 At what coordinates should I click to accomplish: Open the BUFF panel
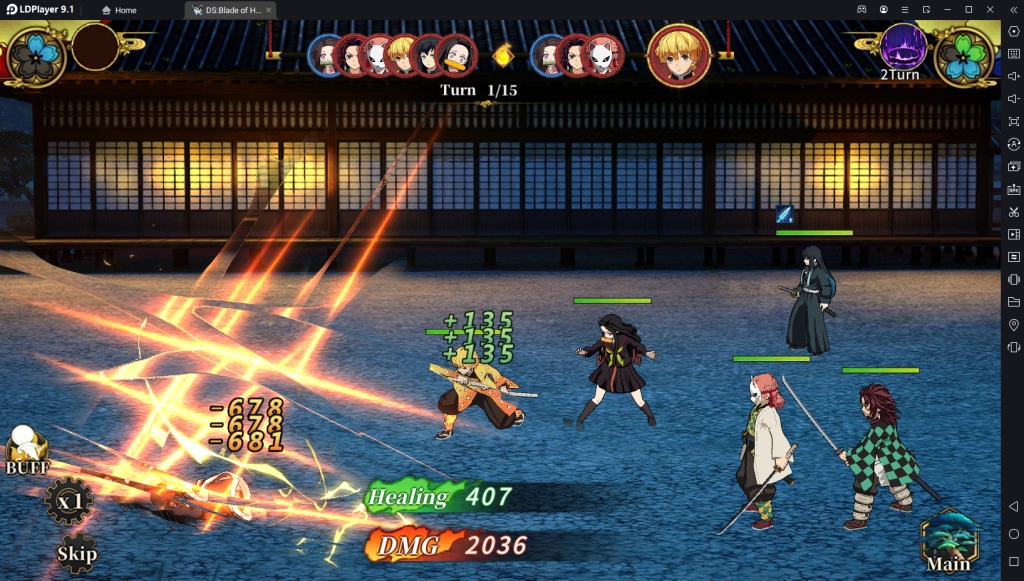[x=26, y=452]
